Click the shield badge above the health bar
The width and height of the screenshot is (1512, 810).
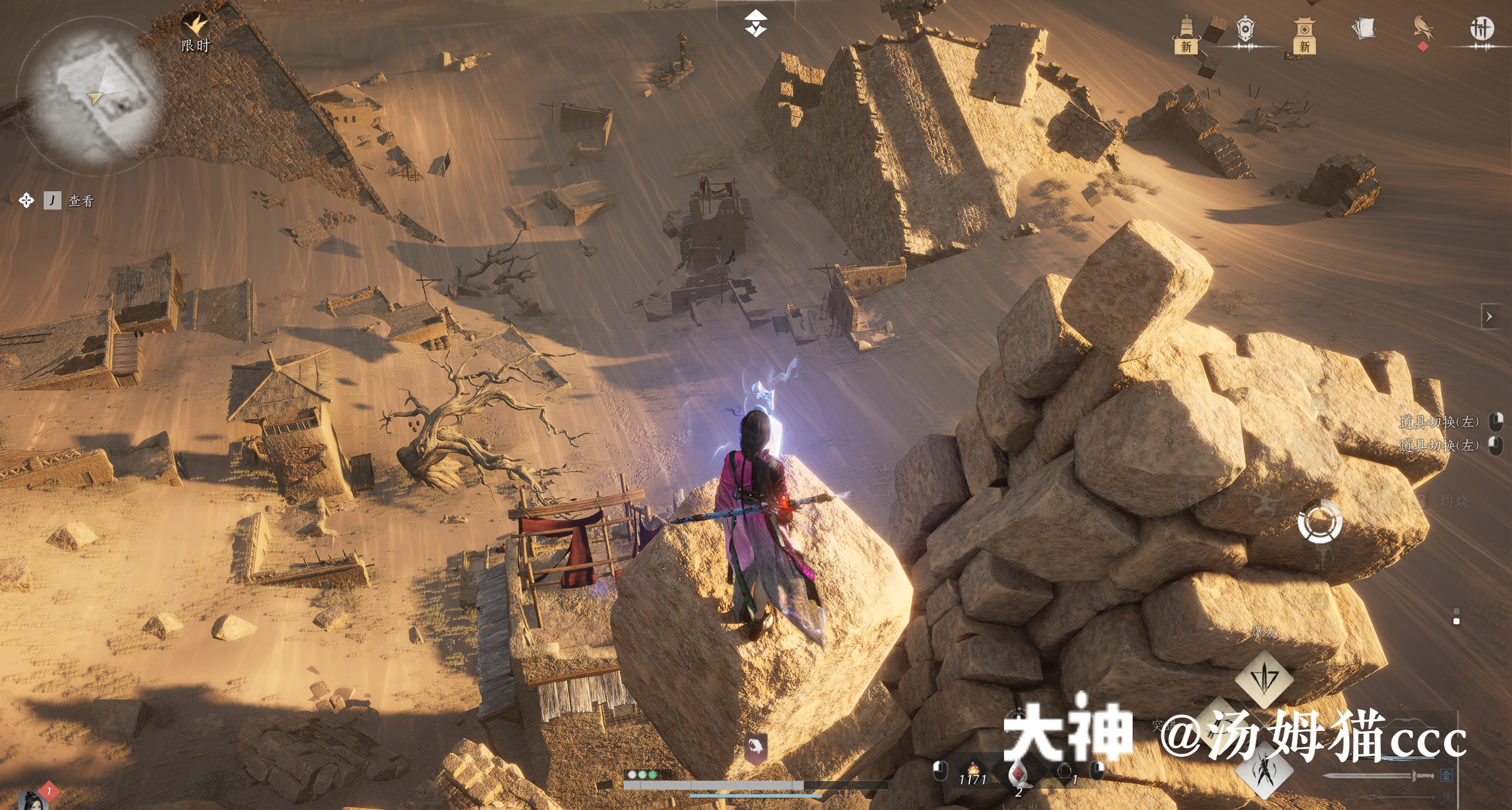pos(755,748)
